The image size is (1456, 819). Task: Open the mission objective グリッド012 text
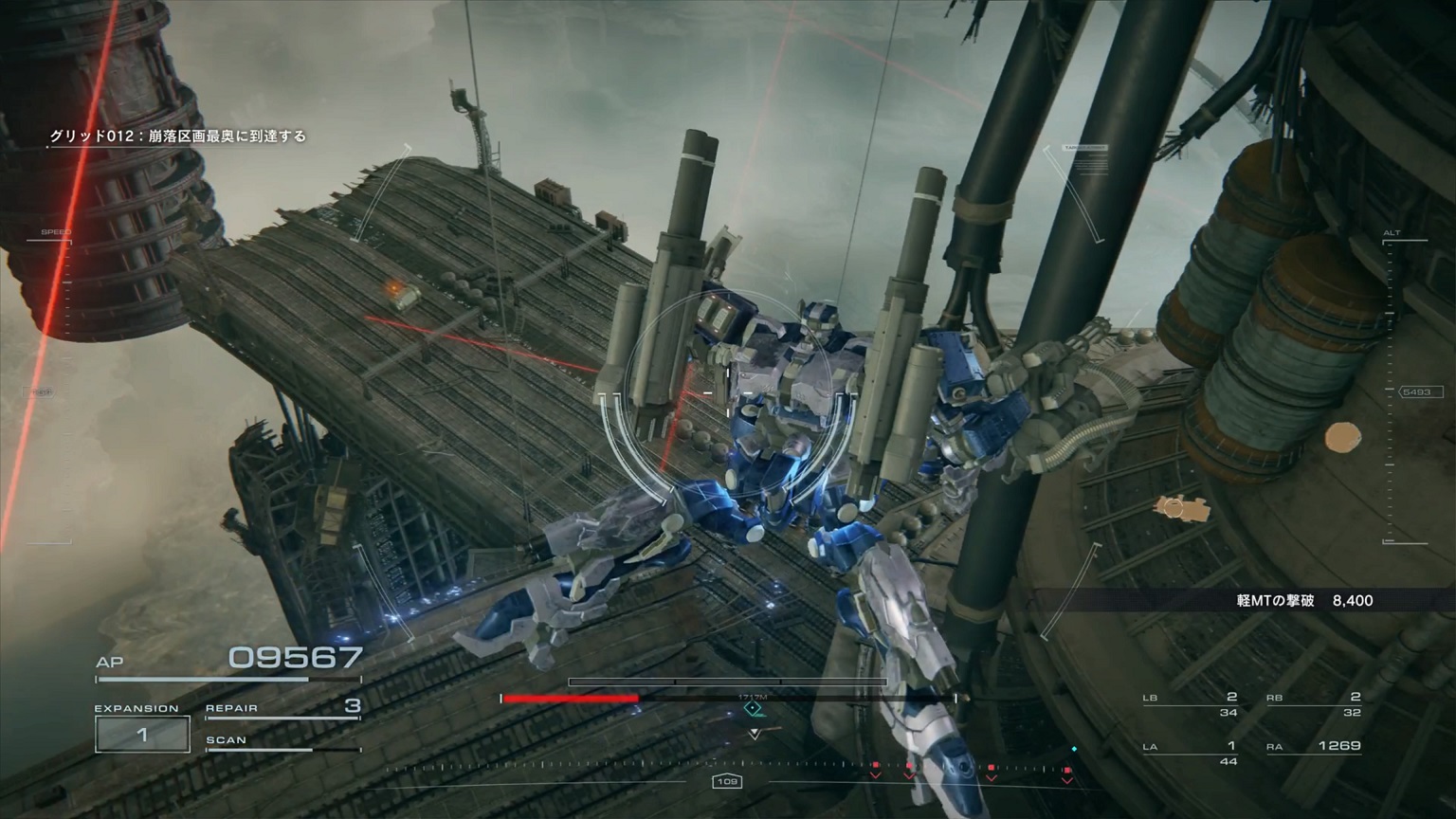click(x=181, y=136)
